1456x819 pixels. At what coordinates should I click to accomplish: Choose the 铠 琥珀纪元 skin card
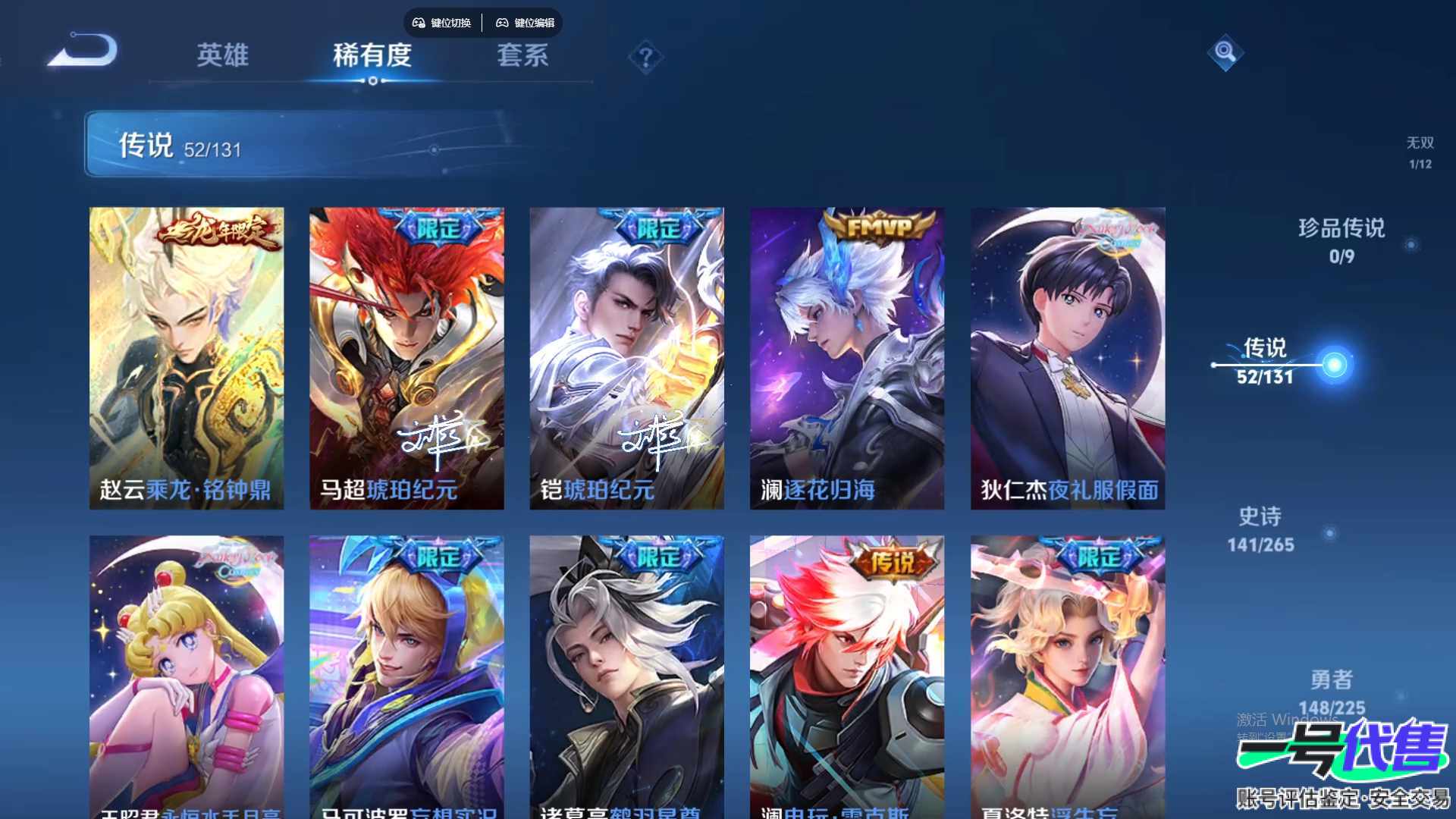[x=626, y=358]
